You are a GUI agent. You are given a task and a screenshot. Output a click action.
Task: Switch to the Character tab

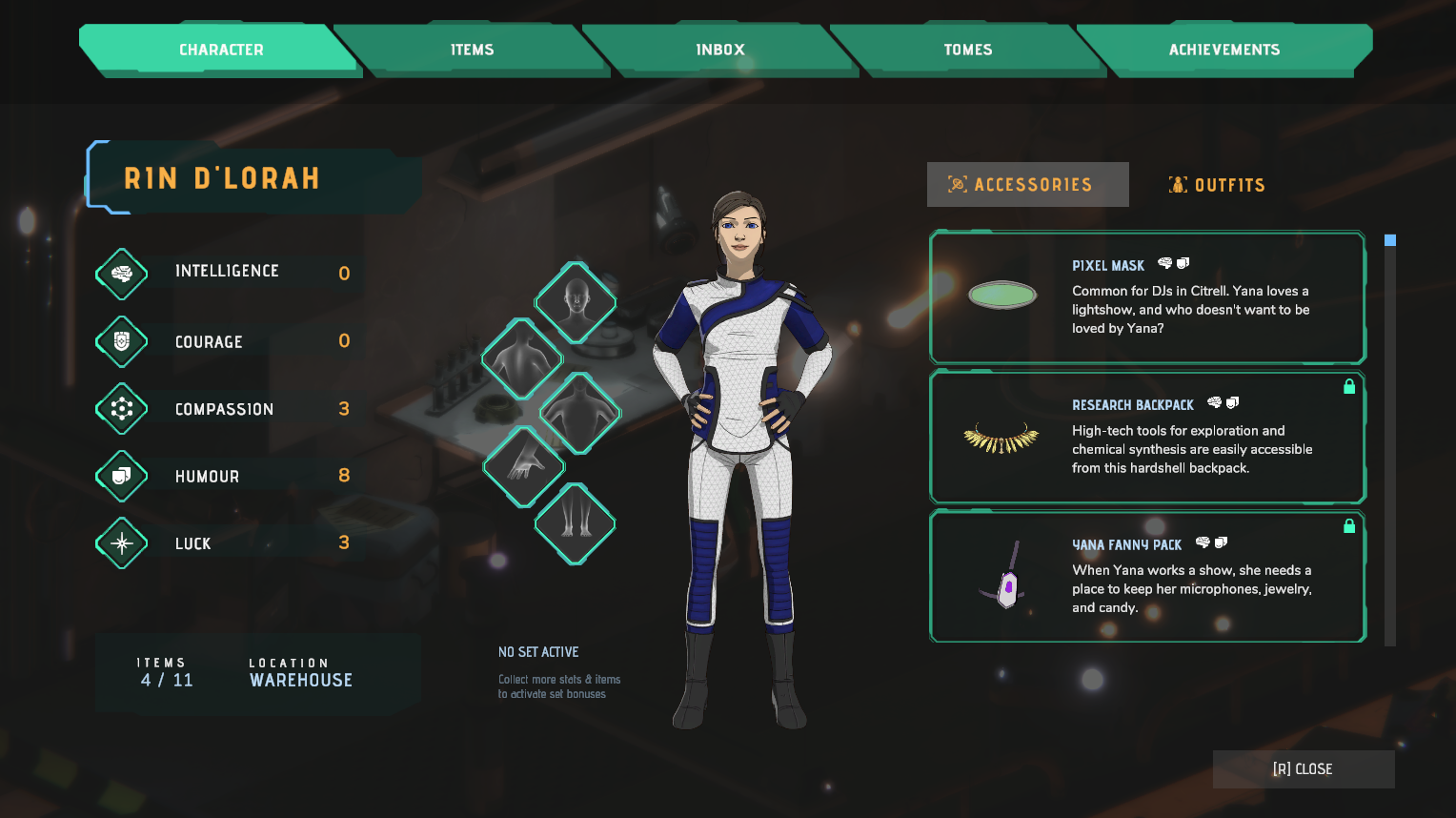click(220, 50)
